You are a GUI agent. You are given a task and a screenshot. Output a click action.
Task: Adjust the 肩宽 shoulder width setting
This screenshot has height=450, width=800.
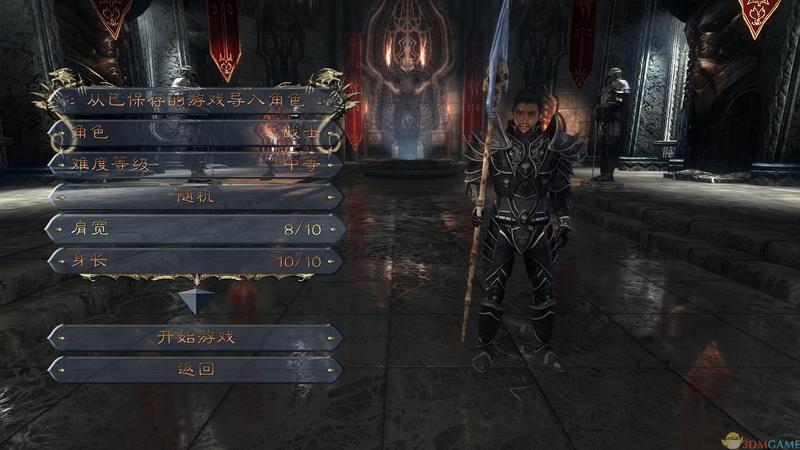(196, 229)
